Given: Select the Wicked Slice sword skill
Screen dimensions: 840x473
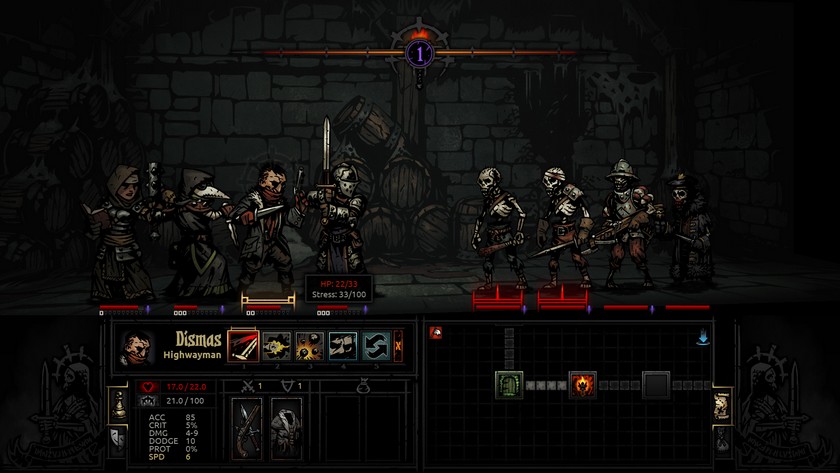Looking at the screenshot, I should (x=243, y=345).
